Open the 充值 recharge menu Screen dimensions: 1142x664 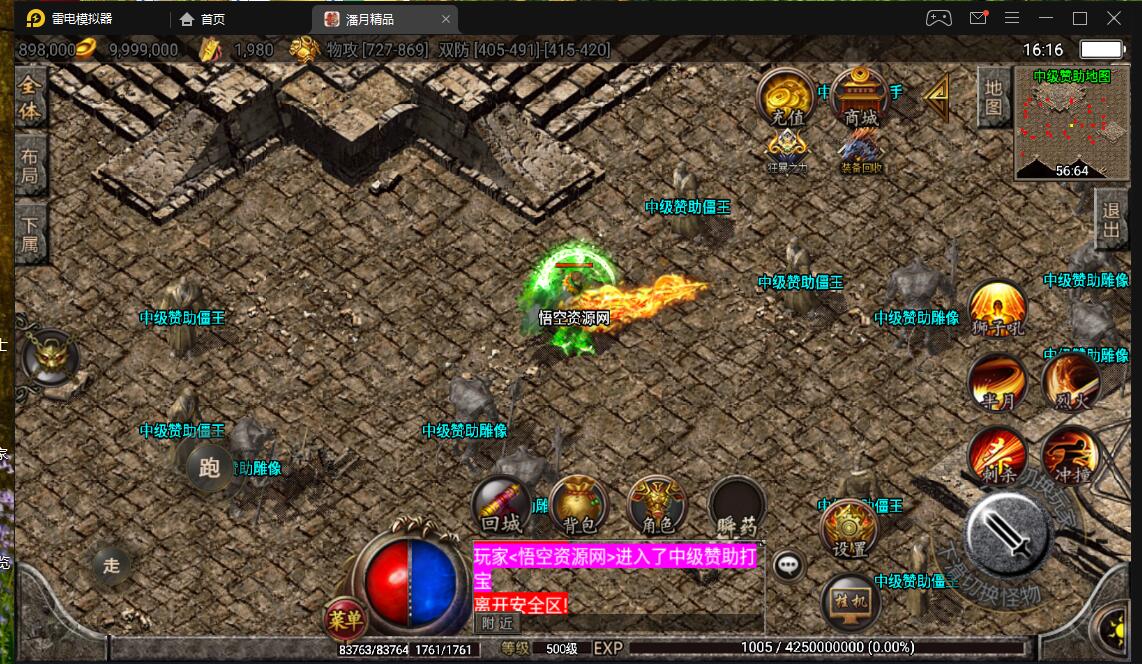coord(786,98)
